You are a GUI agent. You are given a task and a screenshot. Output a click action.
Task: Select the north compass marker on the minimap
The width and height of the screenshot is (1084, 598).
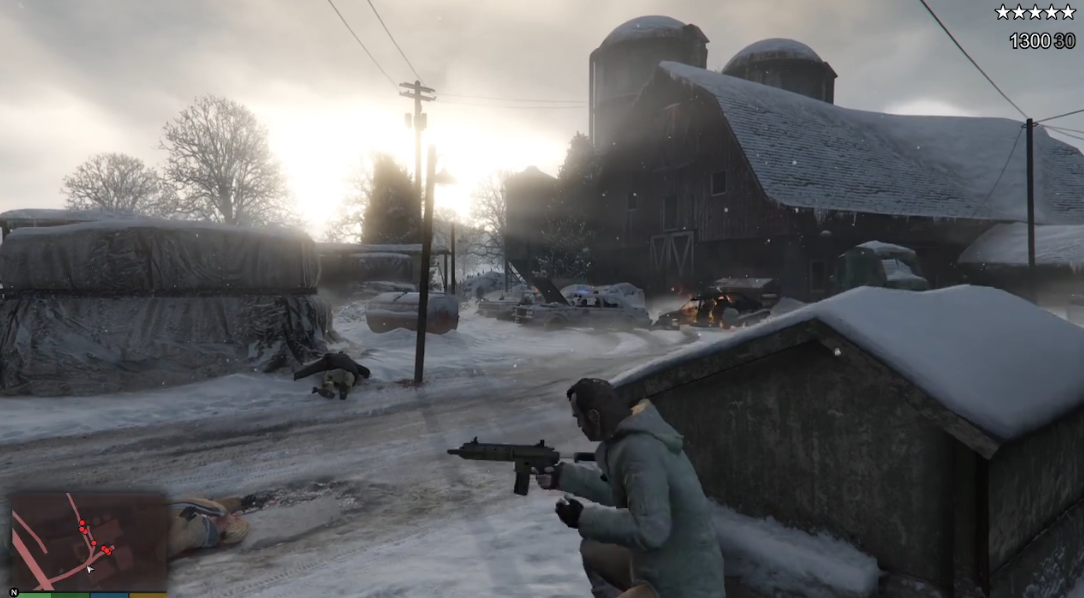click(x=12, y=591)
